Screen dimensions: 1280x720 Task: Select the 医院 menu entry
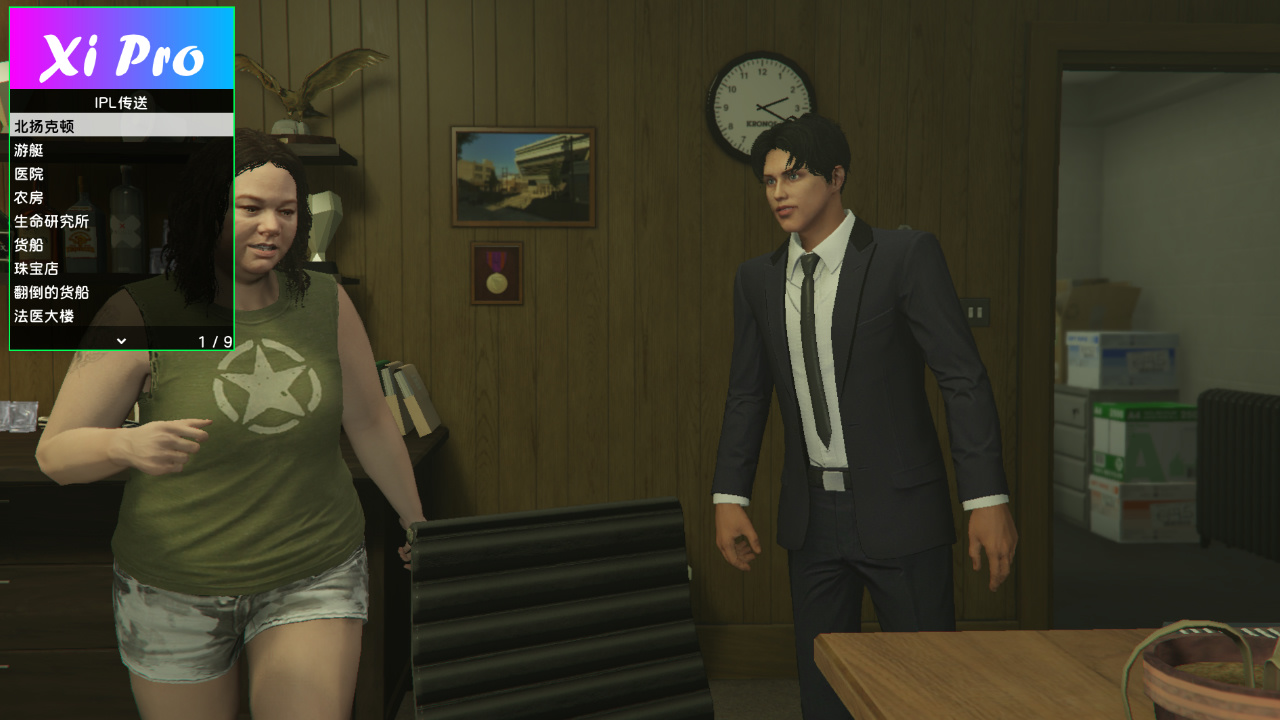pos(121,174)
